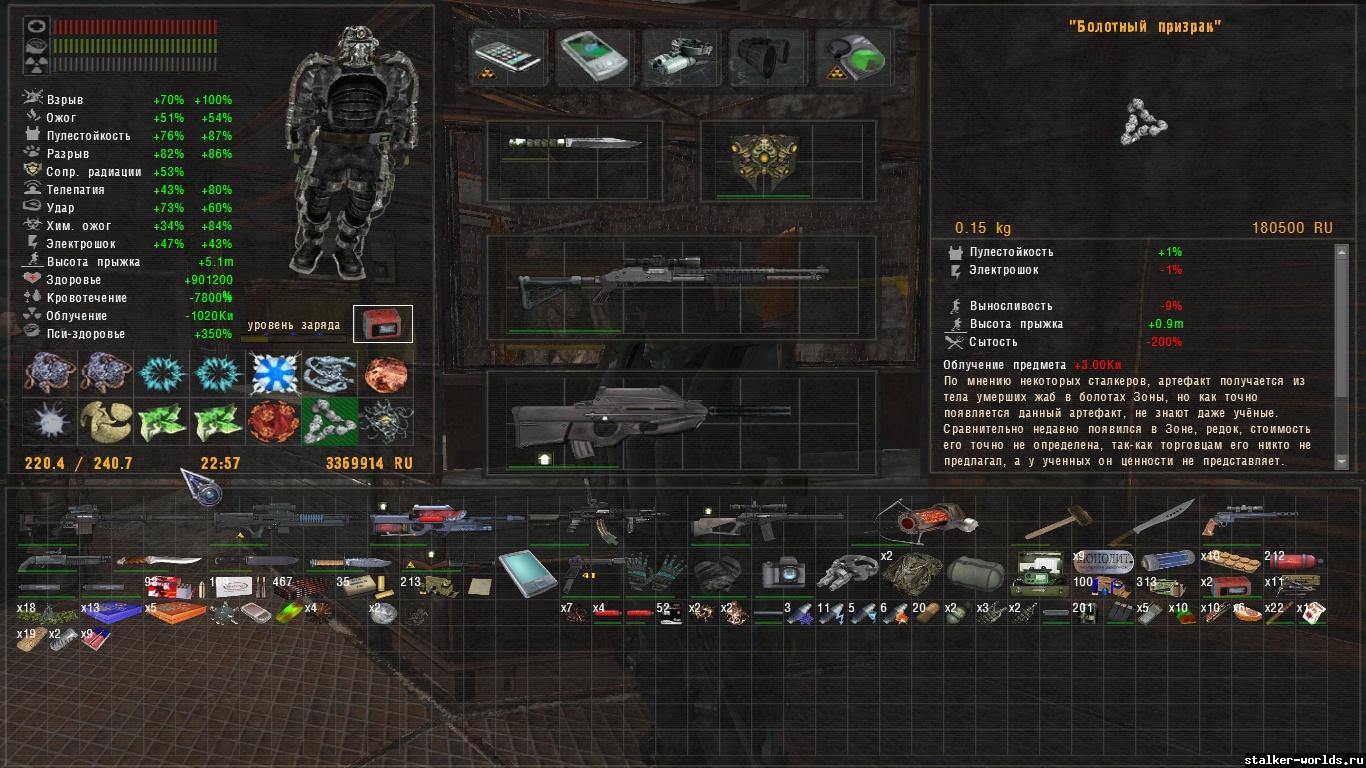The height and width of the screenshot is (768, 1366).
Task: Select the red battery charge device slot
Action: (x=382, y=324)
